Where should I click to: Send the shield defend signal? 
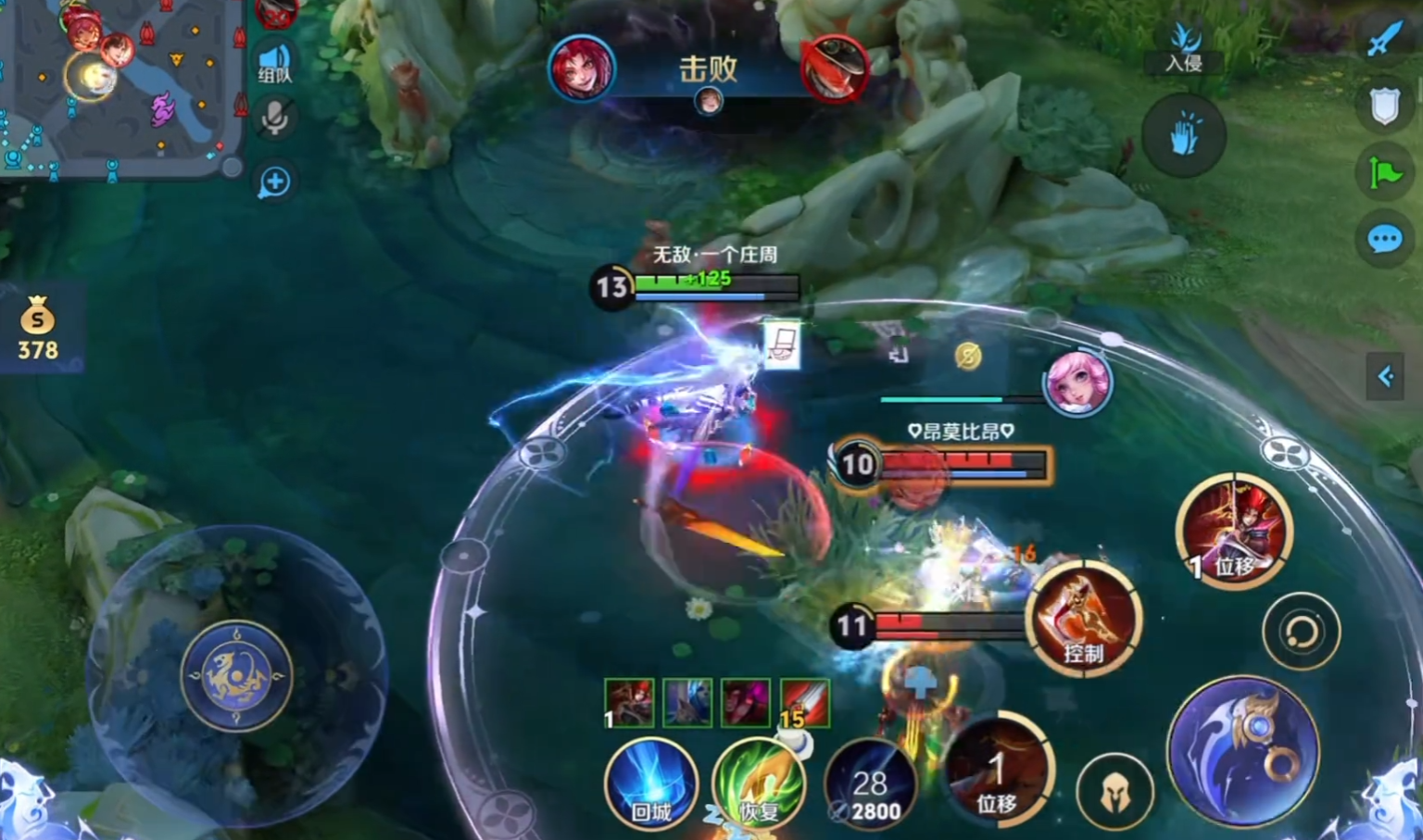point(1384,107)
